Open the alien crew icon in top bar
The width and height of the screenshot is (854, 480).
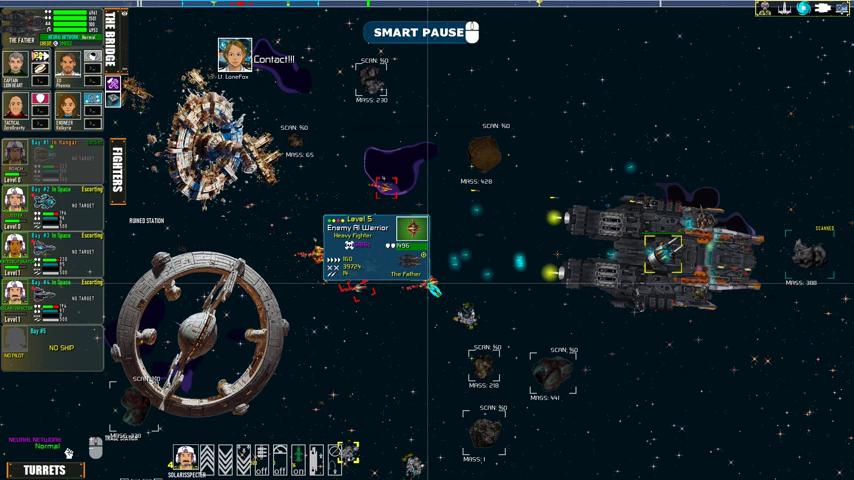tap(764, 9)
